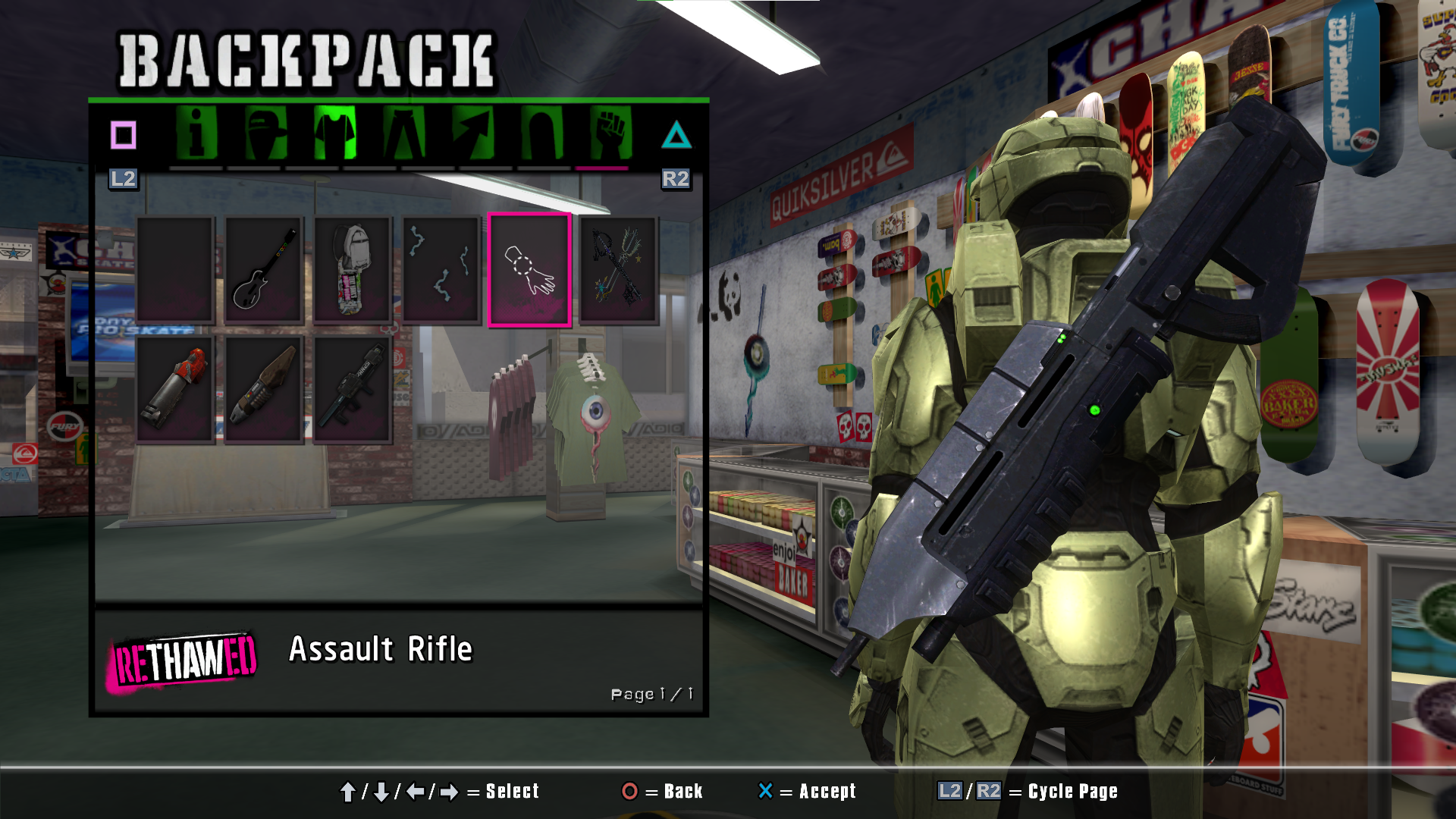Pick the highlighted hand outline slot
This screenshot has height=819, width=1456.
[x=529, y=270]
